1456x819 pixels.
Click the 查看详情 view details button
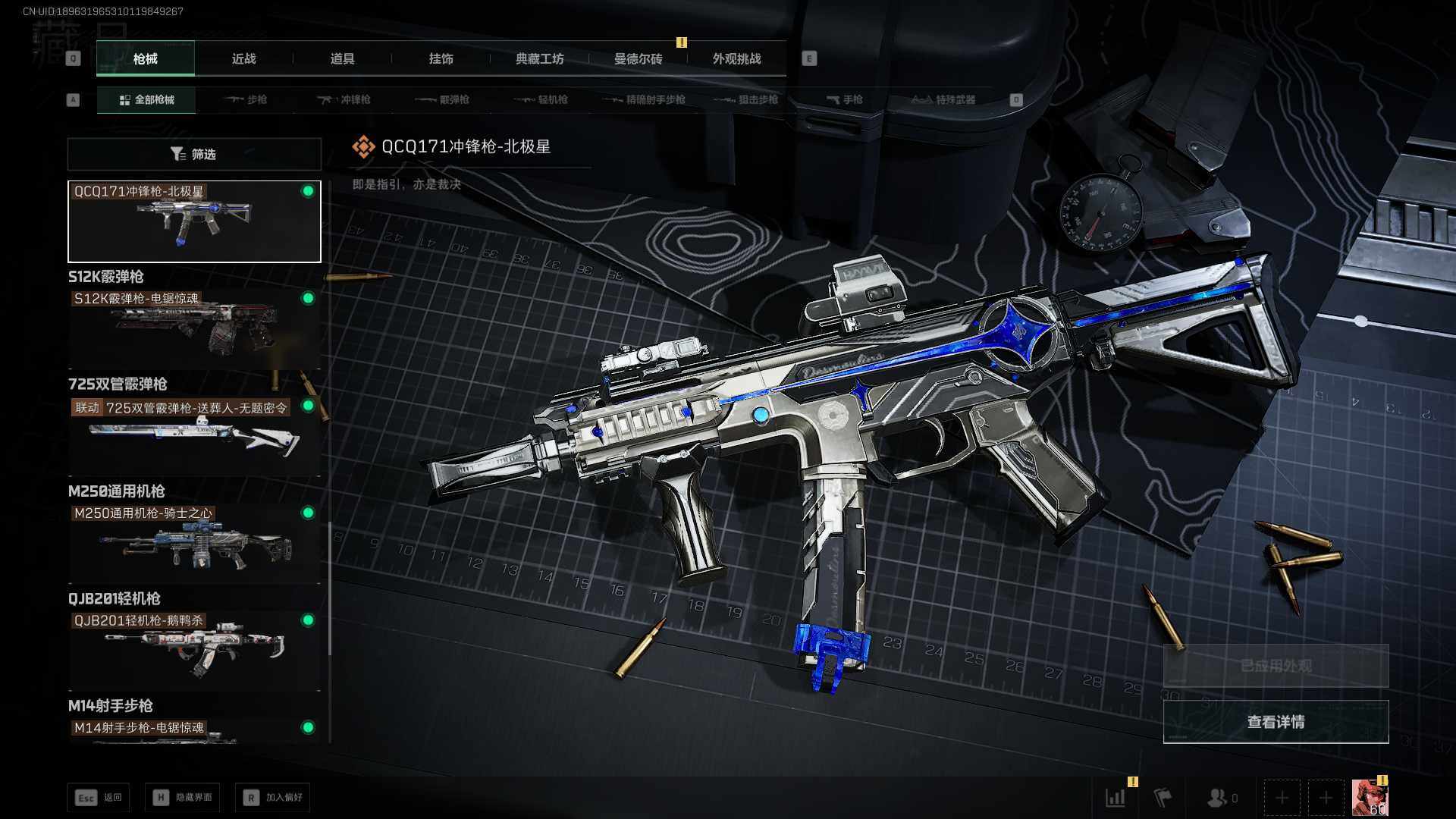(1276, 721)
